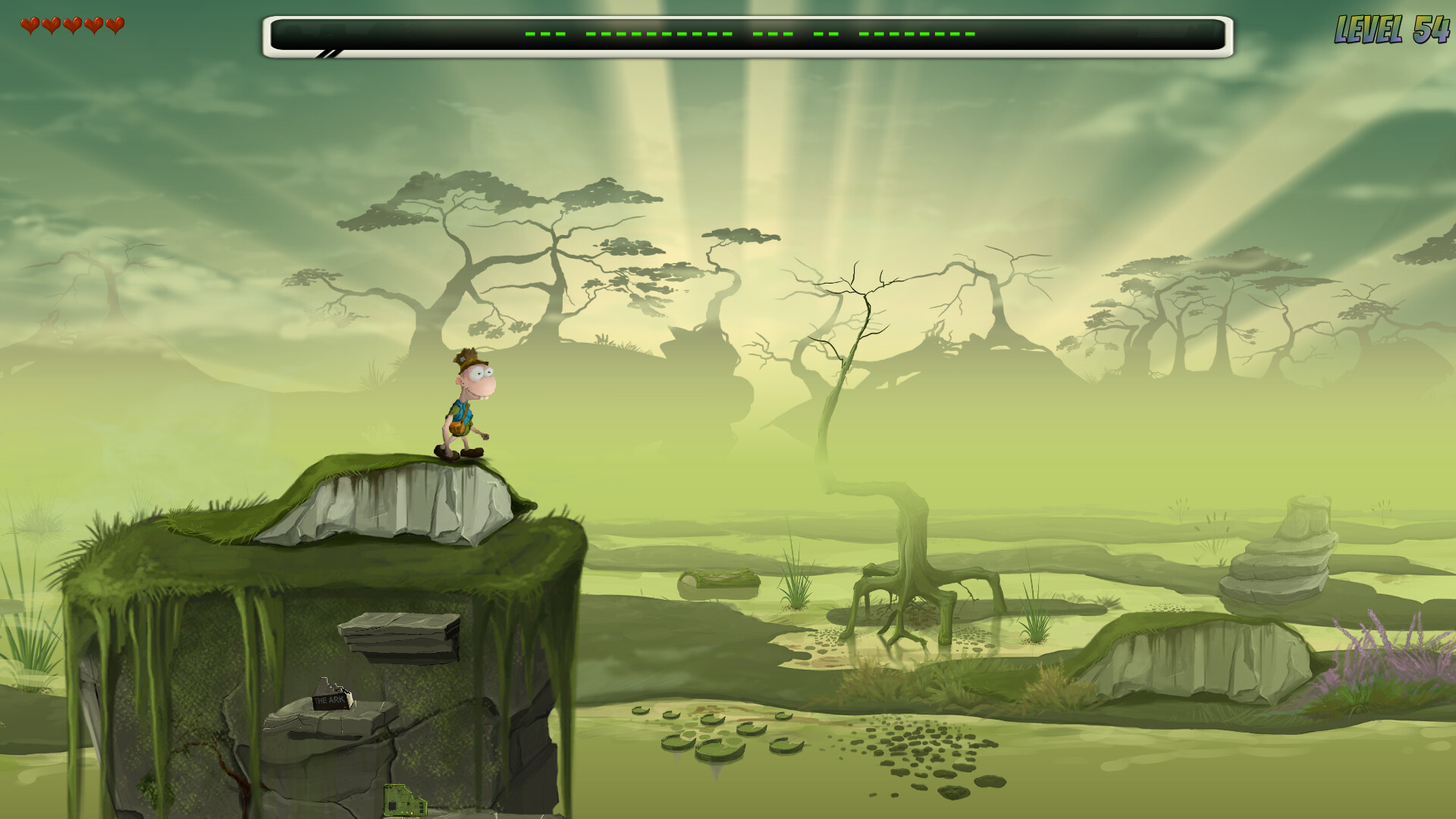Click the character's backpack

(x=457, y=428)
